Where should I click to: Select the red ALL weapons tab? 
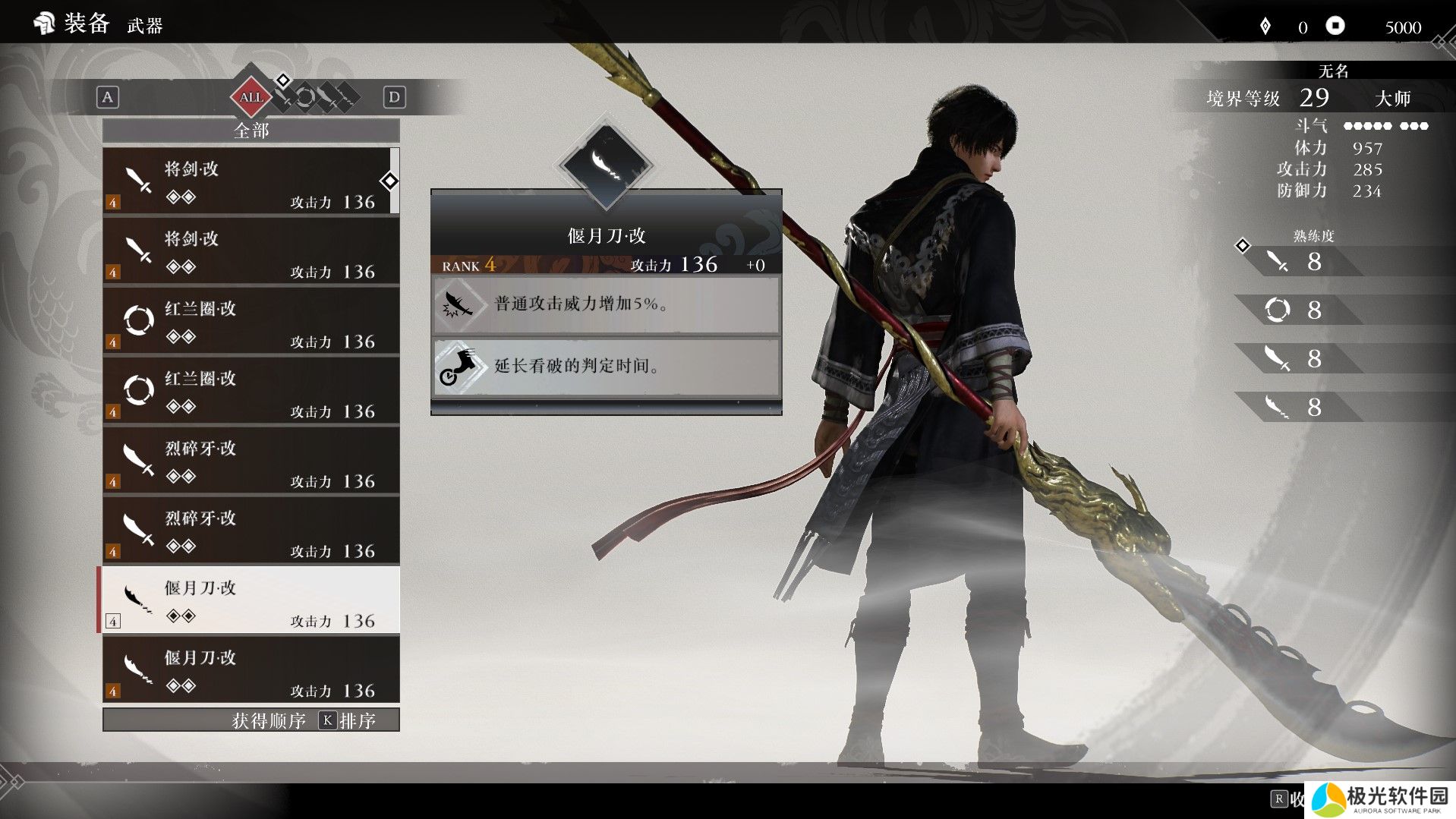point(251,97)
